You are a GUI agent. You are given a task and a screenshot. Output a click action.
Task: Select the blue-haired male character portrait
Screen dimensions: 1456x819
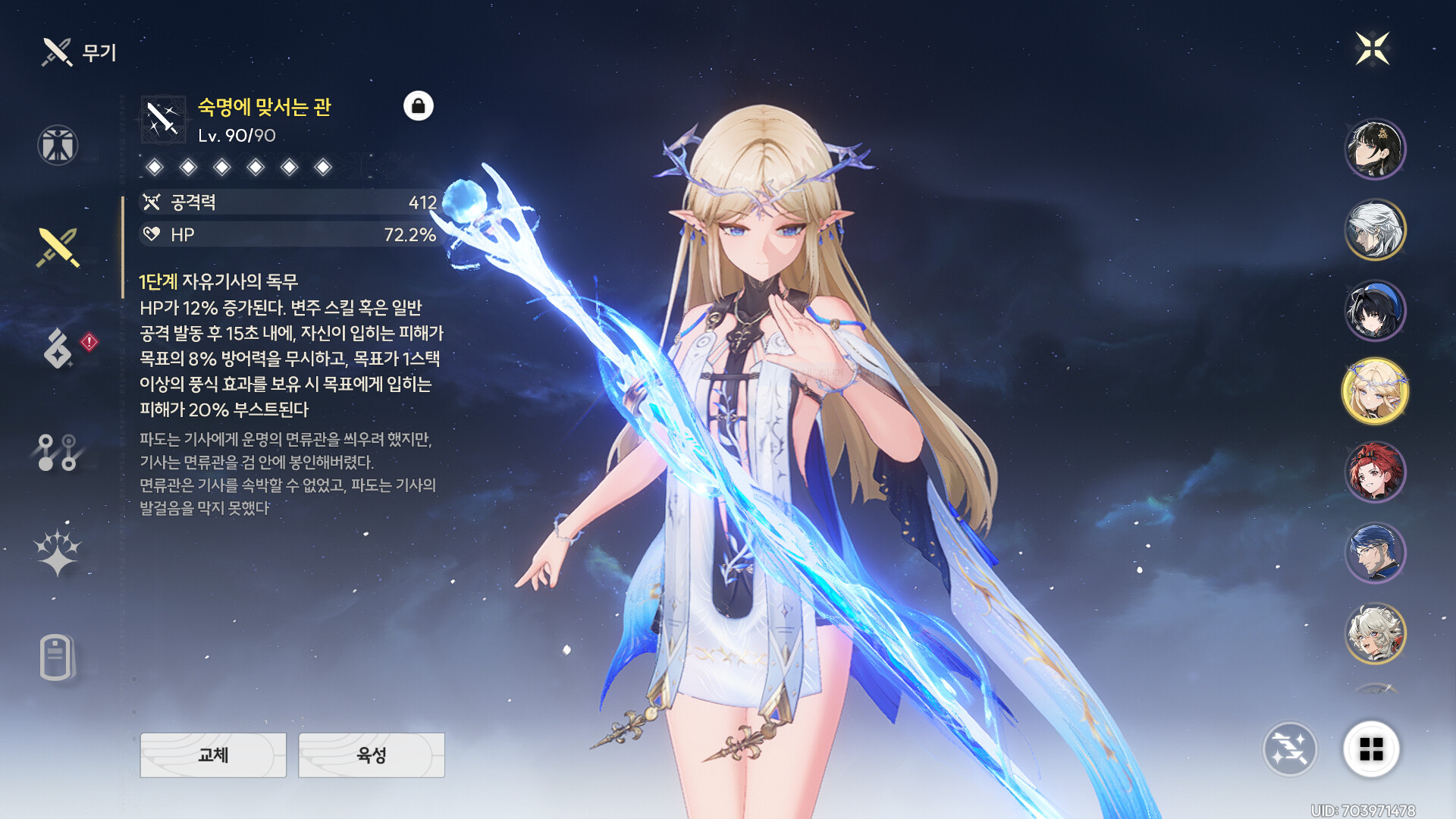1374,553
